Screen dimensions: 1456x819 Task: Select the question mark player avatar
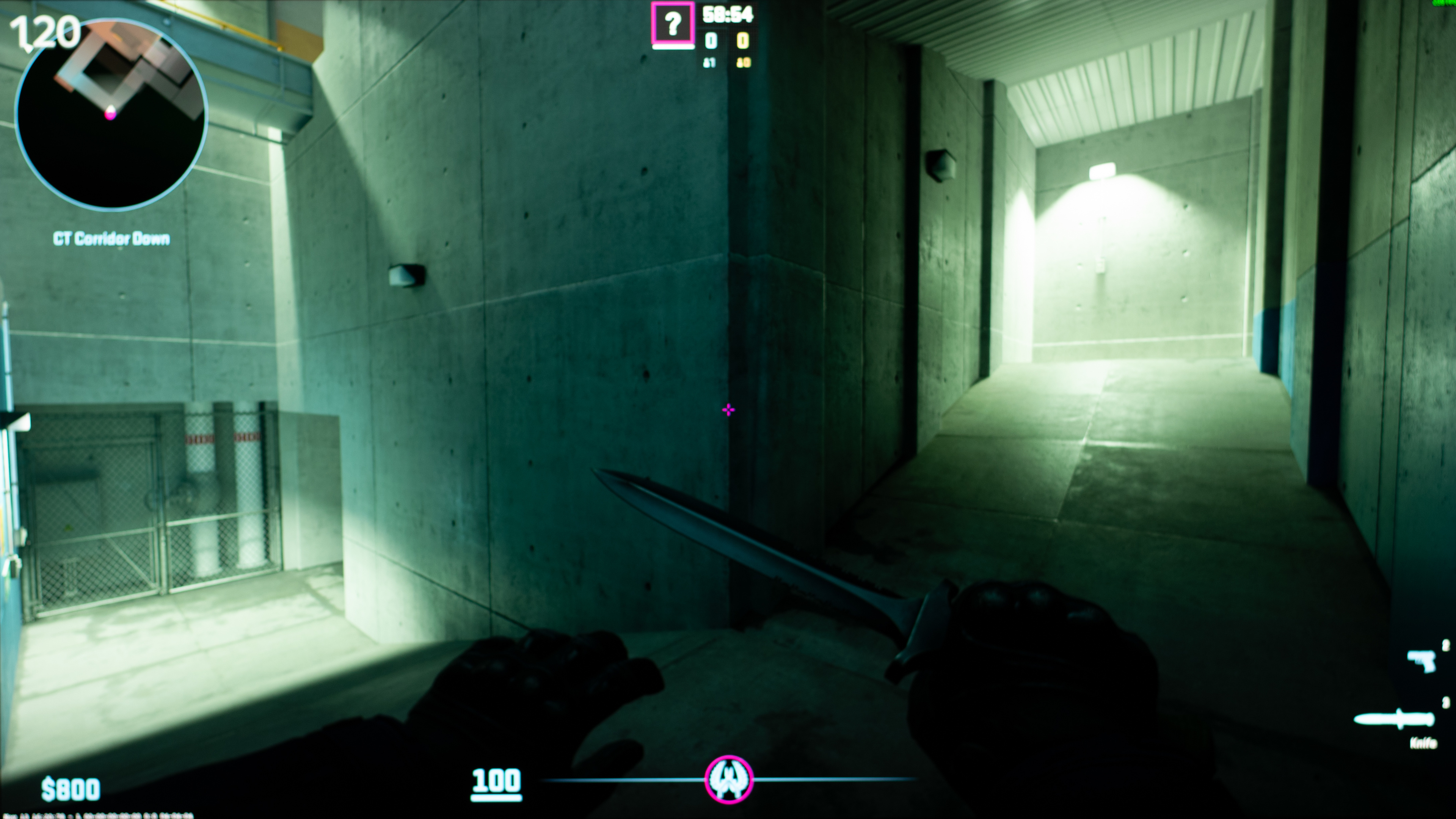tap(672, 24)
